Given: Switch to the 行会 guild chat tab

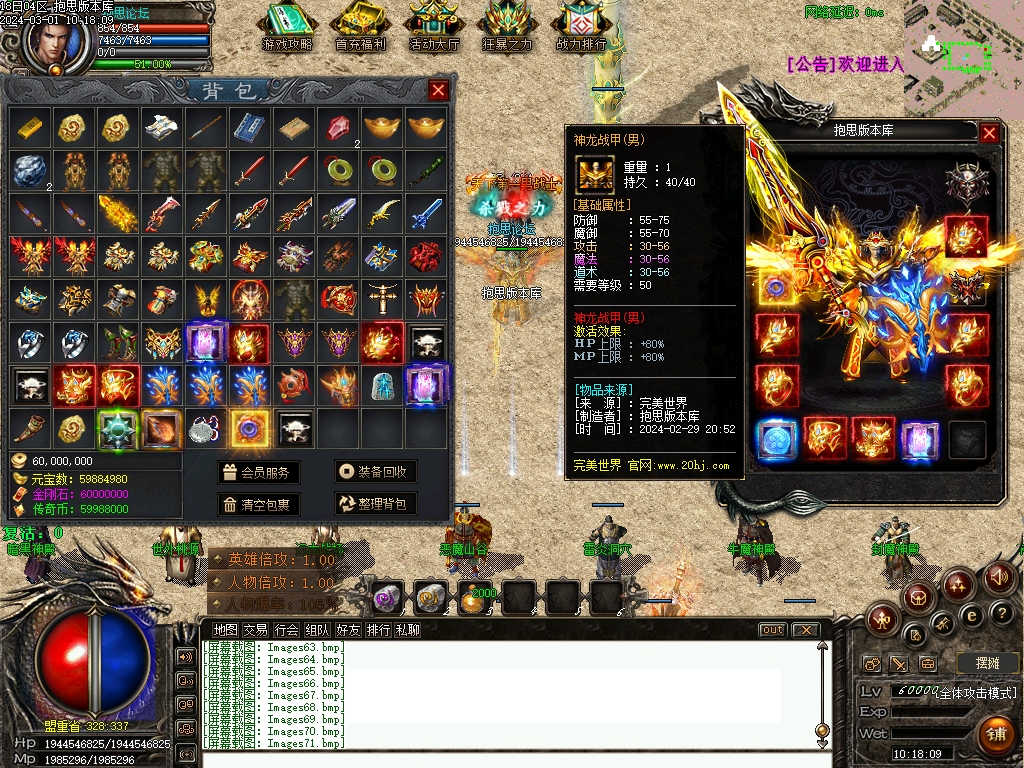Looking at the screenshot, I should [287, 630].
